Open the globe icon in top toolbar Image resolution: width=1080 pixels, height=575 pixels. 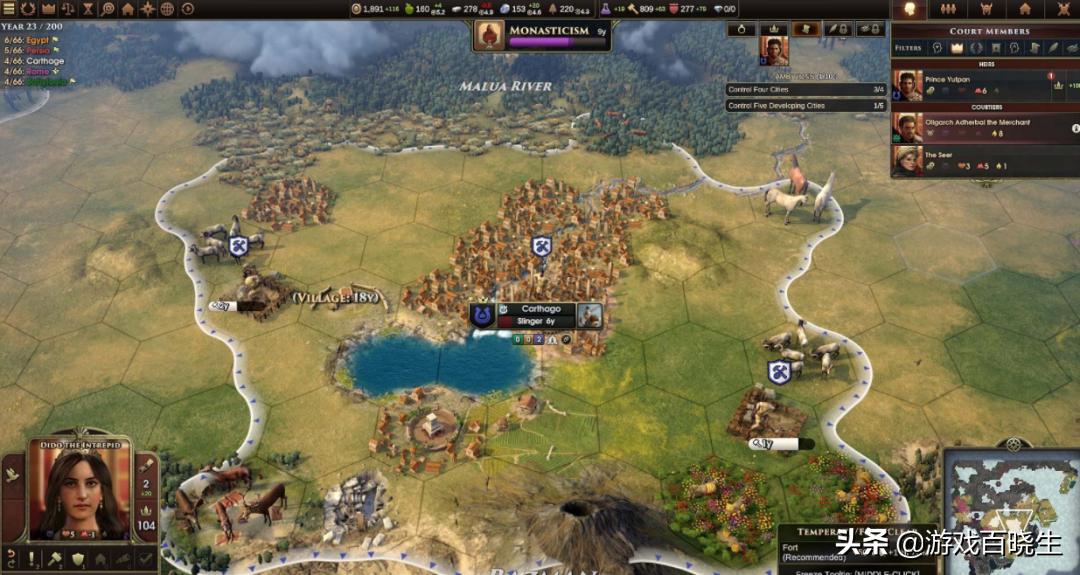tap(167, 9)
